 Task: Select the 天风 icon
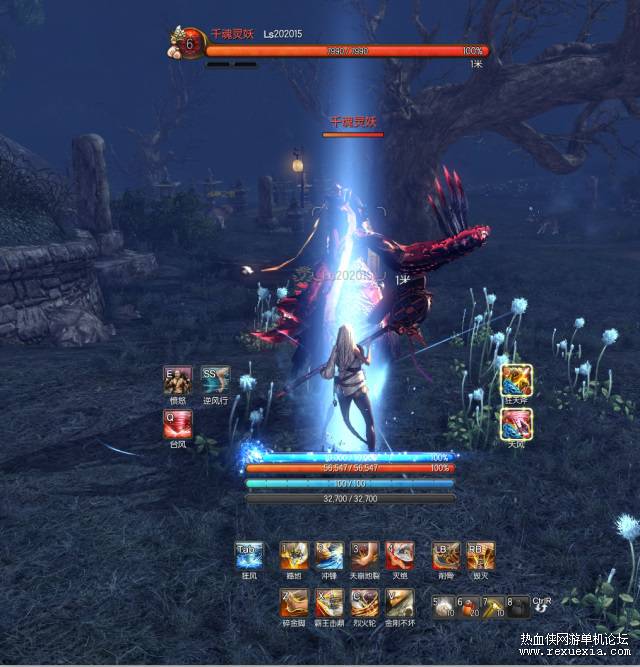[516, 423]
